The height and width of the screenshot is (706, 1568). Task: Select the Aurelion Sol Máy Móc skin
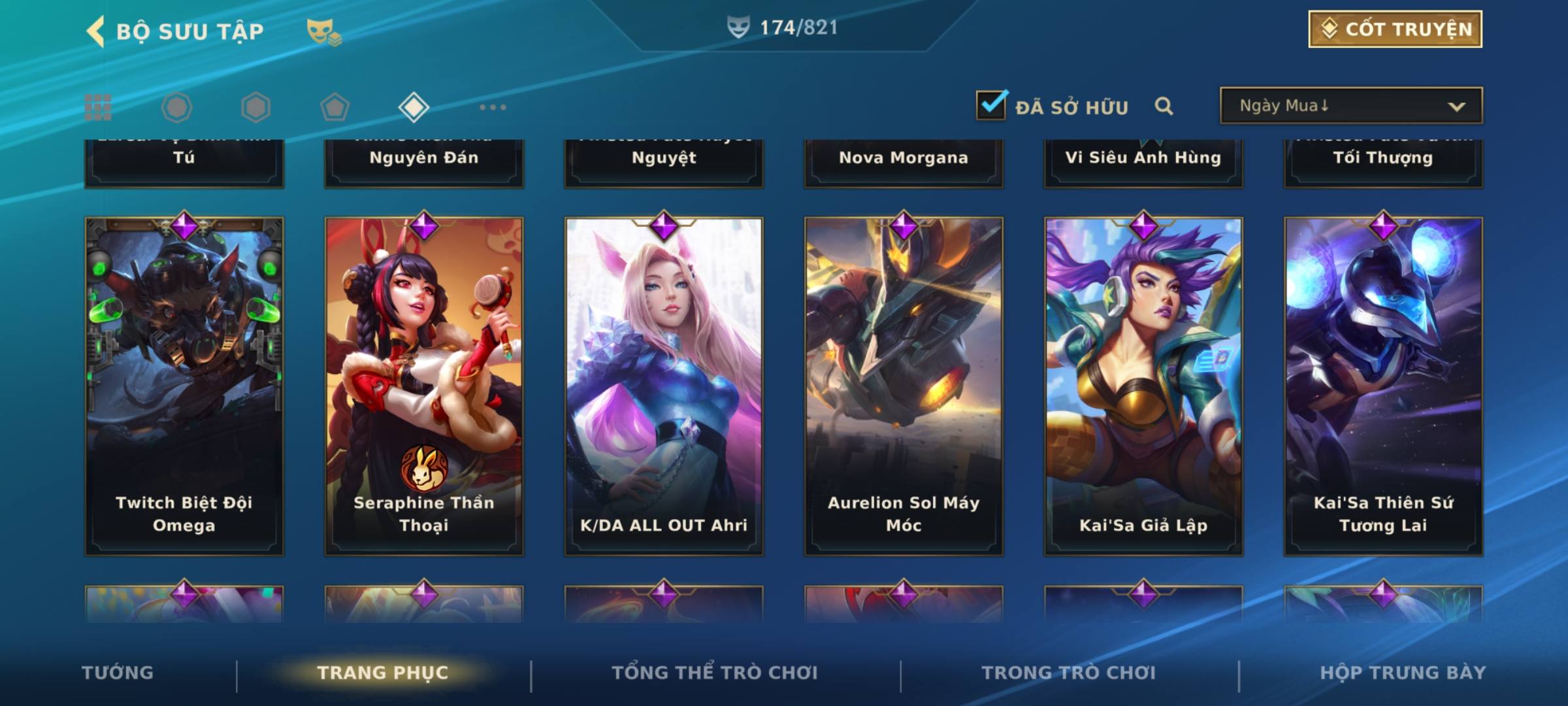coord(904,386)
